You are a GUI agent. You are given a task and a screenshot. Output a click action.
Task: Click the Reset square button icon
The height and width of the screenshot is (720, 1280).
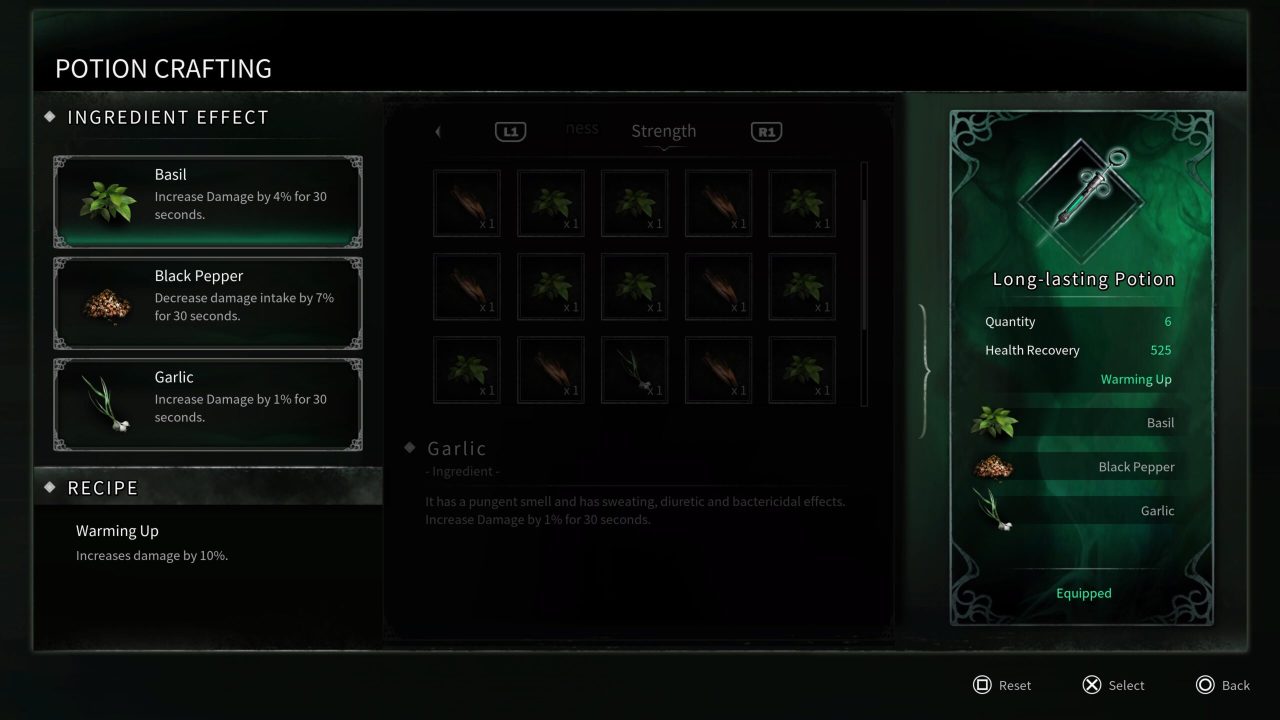(x=982, y=685)
